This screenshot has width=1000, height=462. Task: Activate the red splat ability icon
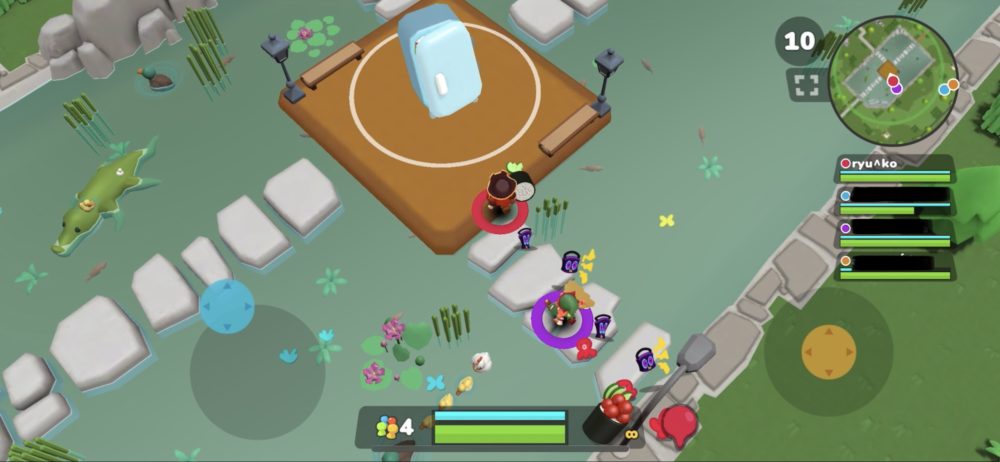pyautogui.click(x=678, y=424)
